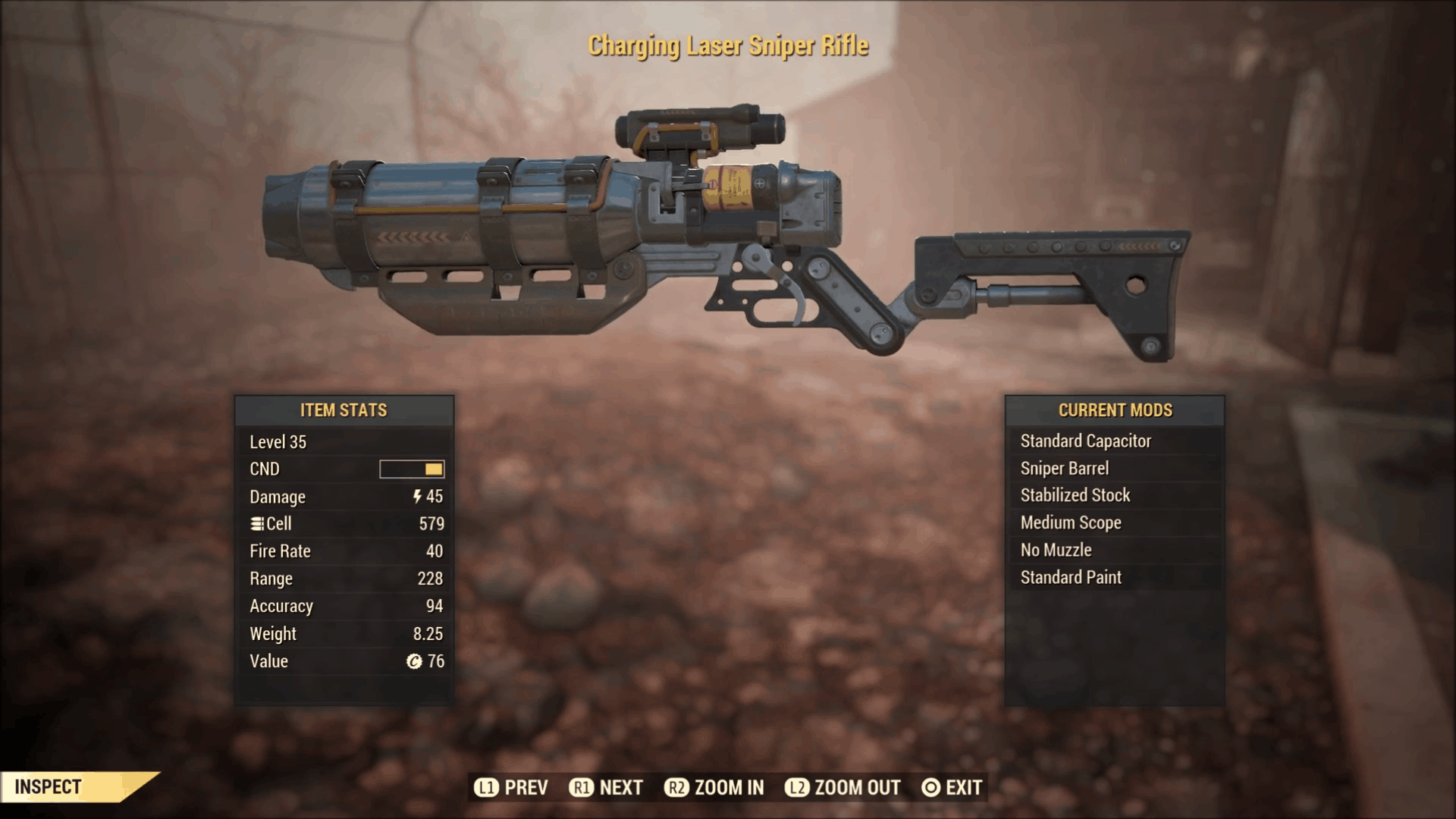Click the Charging Laser Sniper Rifle title
Image resolution: width=1456 pixels, height=819 pixels.
click(728, 45)
